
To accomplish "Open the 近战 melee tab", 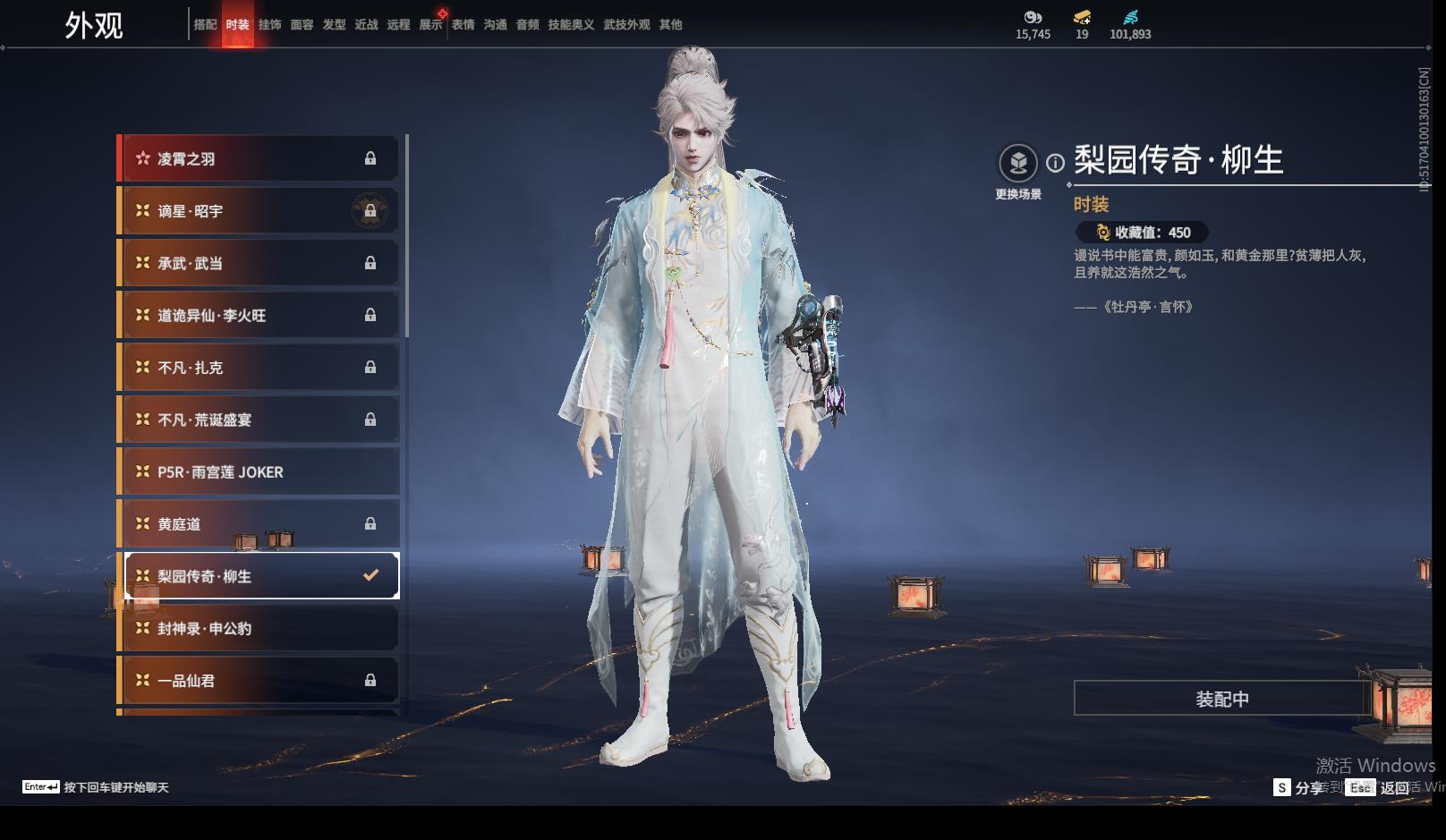I will 366,25.
